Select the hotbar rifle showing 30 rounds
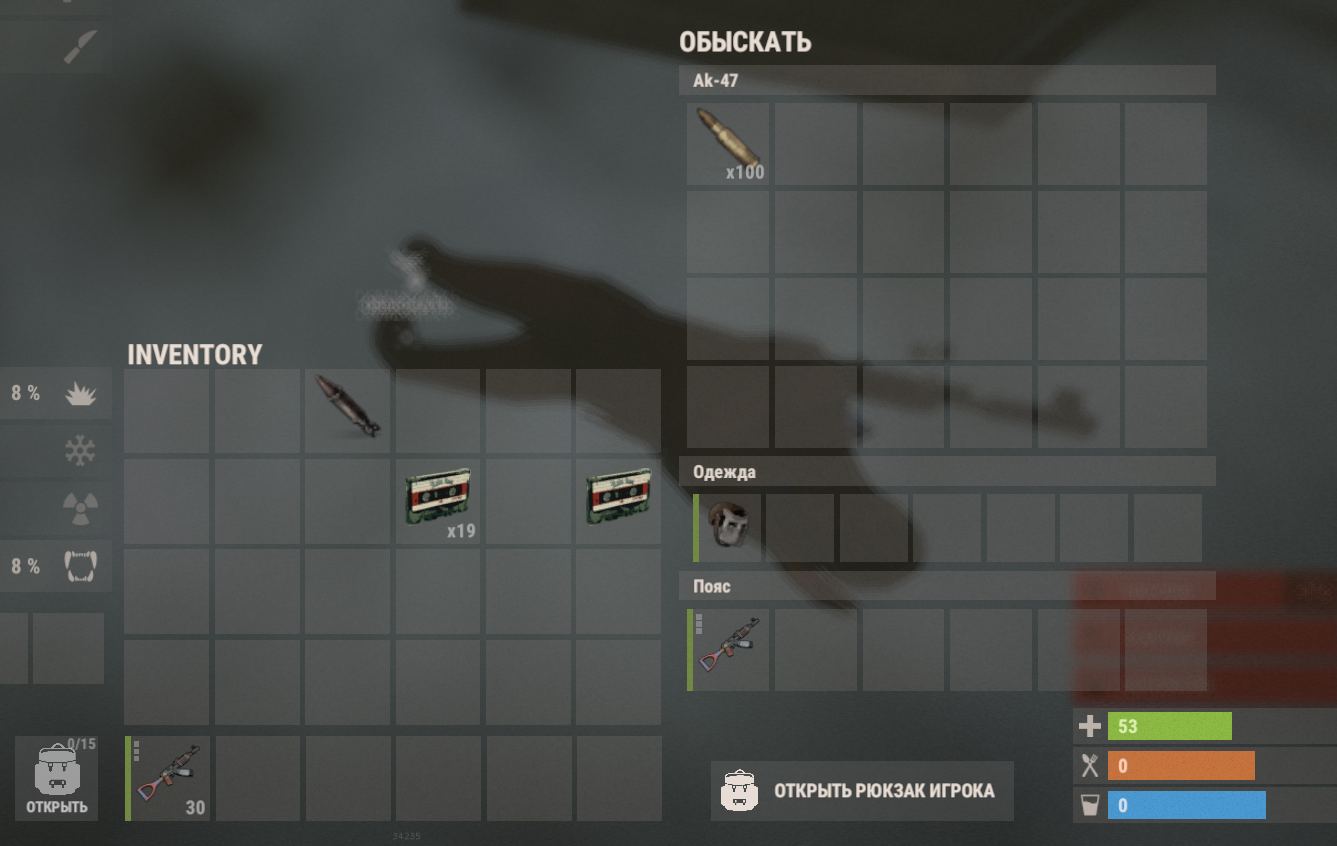 [x=168, y=778]
